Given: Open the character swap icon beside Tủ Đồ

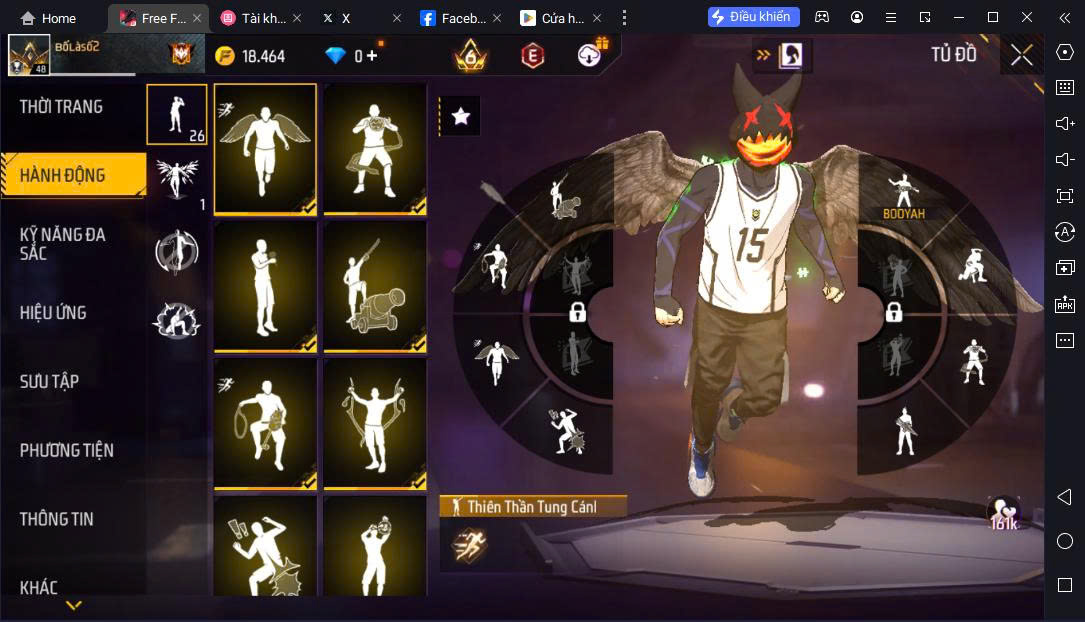Looking at the screenshot, I should [791, 55].
